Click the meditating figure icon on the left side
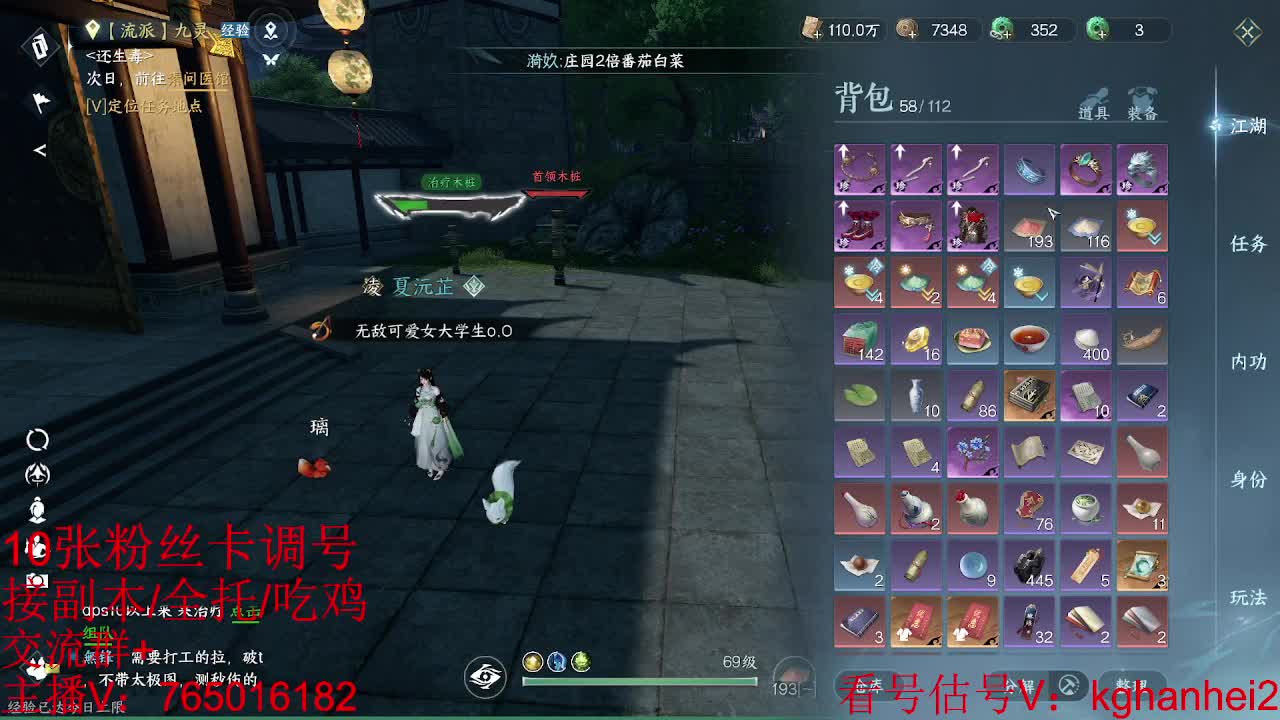This screenshot has width=1280, height=720. [37, 510]
